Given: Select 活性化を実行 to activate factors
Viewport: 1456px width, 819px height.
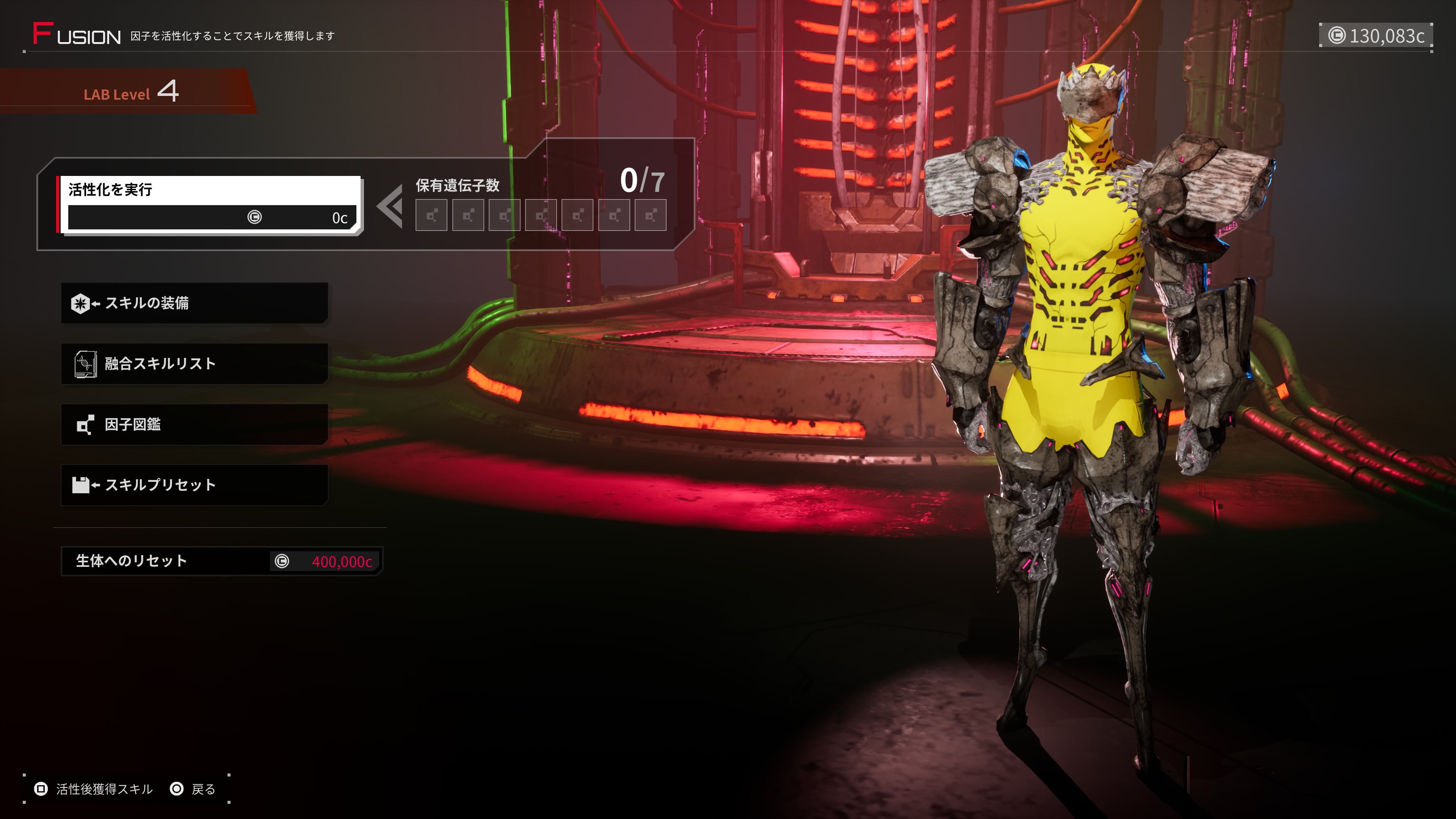Looking at the screenshot, I should [209, 204].
